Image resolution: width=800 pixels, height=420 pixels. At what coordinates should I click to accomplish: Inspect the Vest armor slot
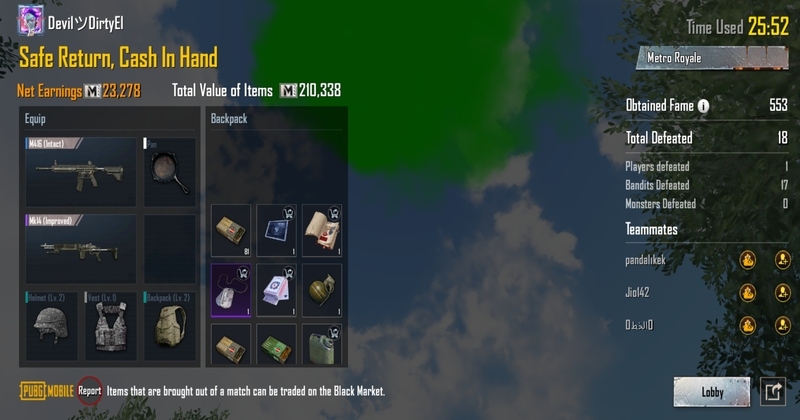click(x=110, y=325)
